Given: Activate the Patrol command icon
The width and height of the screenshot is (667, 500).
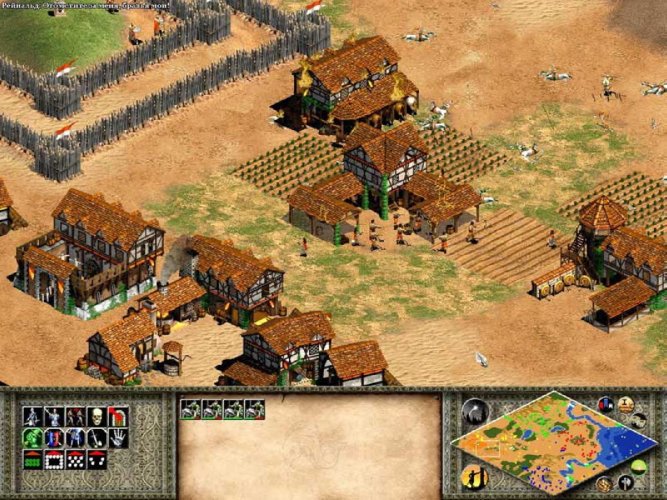Looking at the screenshot, I should [x=32, y=415].
